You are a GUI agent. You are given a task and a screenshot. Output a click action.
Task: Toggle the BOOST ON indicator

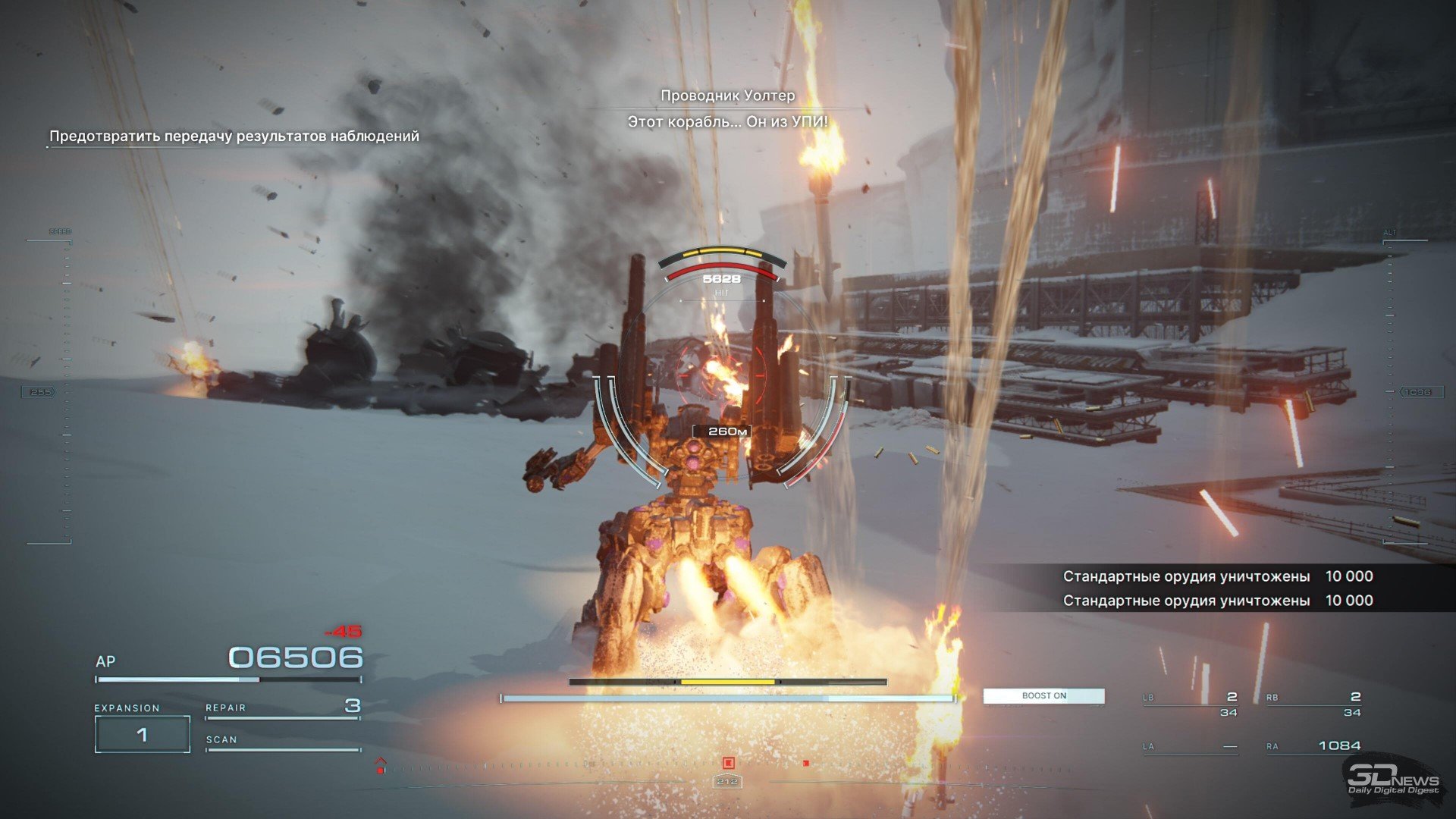pyautogui.click(x=1043, y=695)
